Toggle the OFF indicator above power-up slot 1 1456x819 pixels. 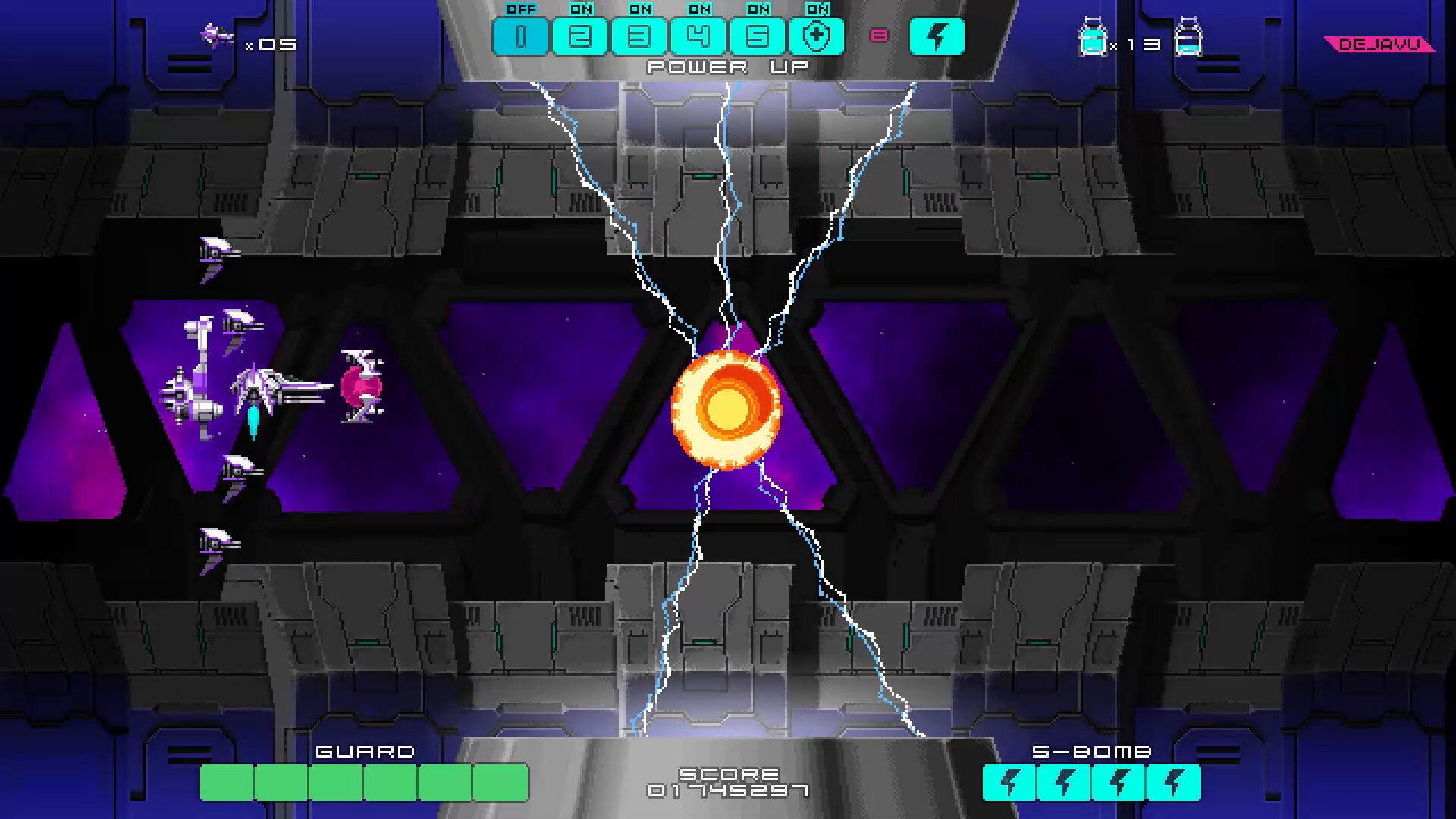tap(519, 9)
